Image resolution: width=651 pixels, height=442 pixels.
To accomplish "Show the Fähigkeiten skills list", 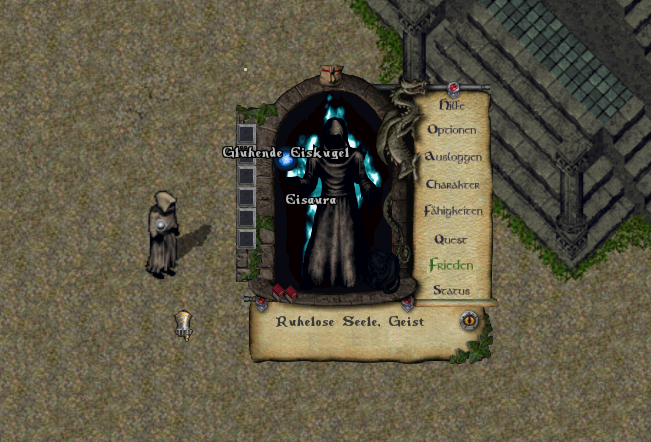I will pos(452,212).
